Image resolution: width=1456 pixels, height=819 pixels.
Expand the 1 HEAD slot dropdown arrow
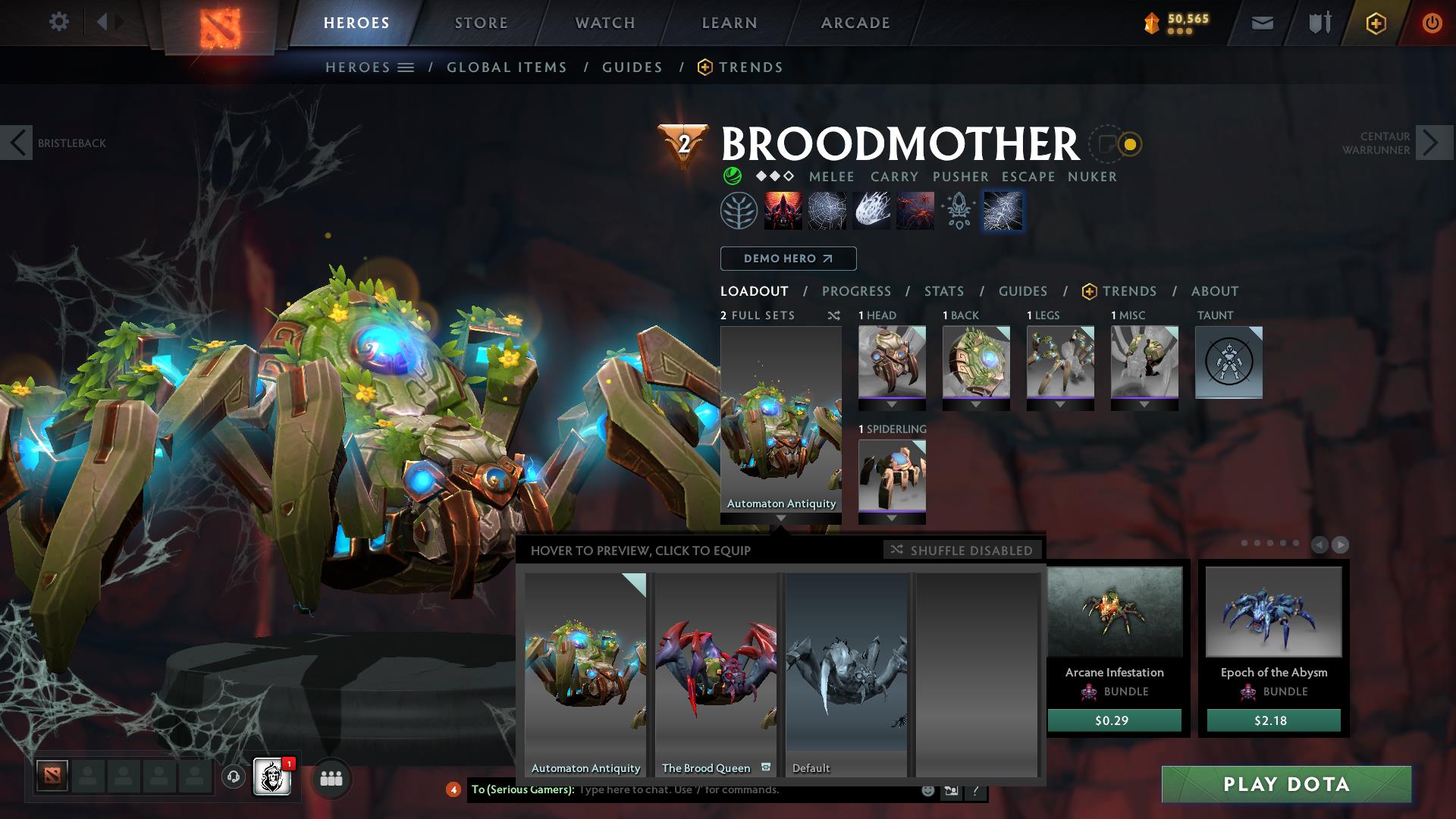[x=892, y=404]
